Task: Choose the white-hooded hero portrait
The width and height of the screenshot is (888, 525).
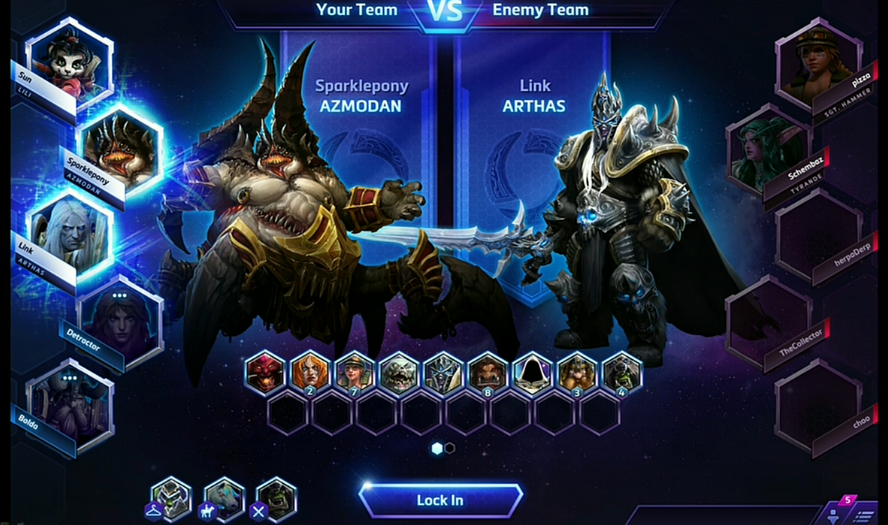Action: tap(532, 372)
